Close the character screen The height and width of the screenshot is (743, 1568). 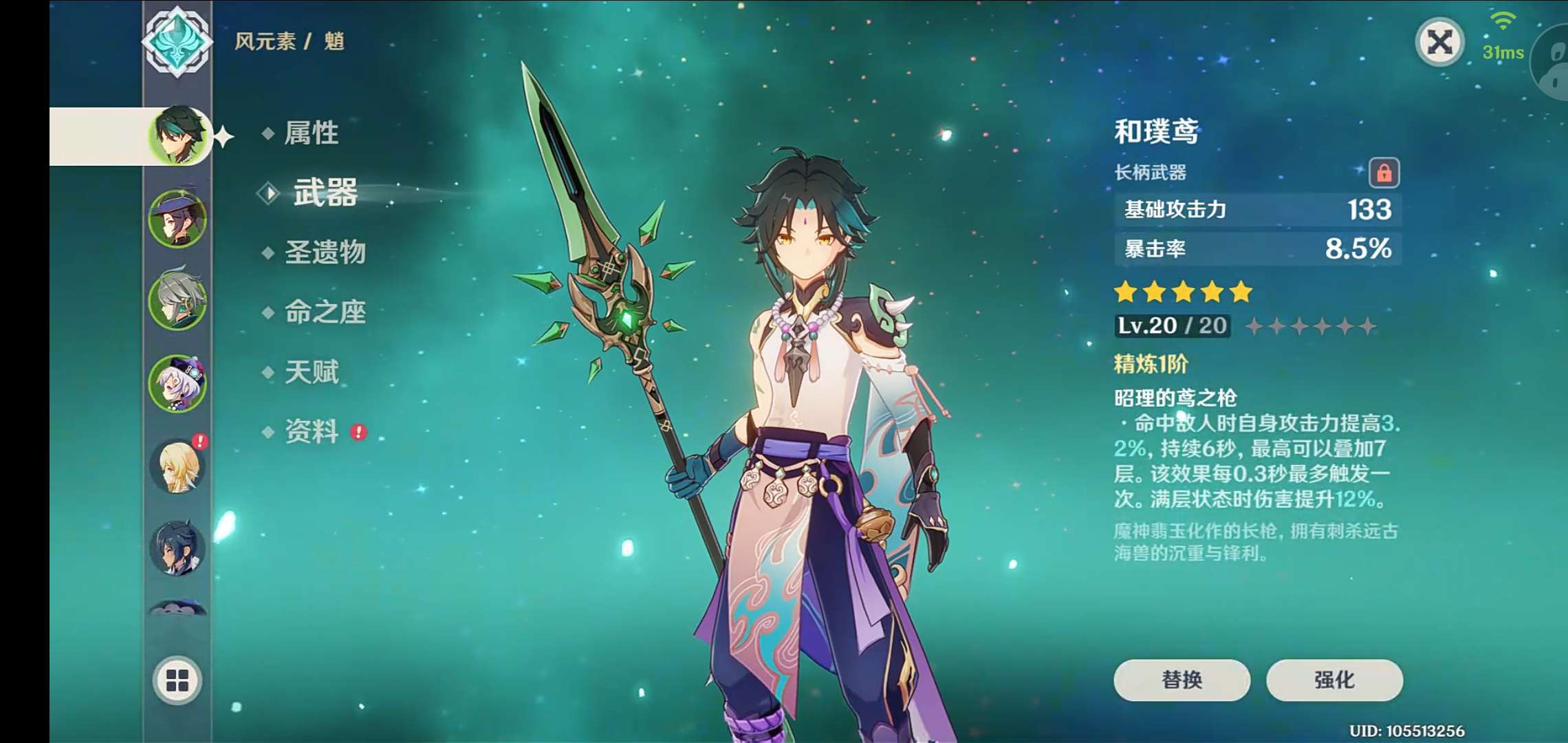click(x=1439, y=43)
